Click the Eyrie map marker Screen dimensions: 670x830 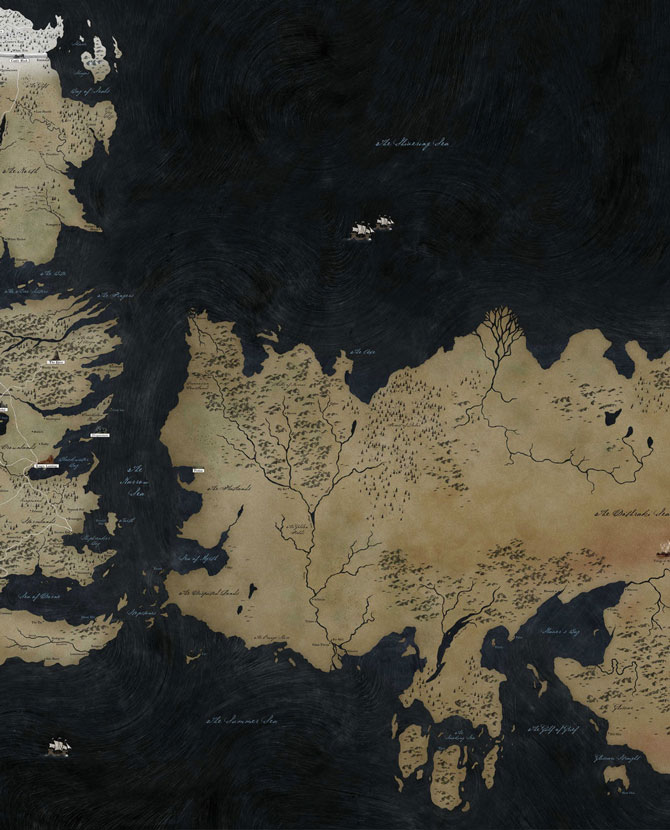[55, 362]
